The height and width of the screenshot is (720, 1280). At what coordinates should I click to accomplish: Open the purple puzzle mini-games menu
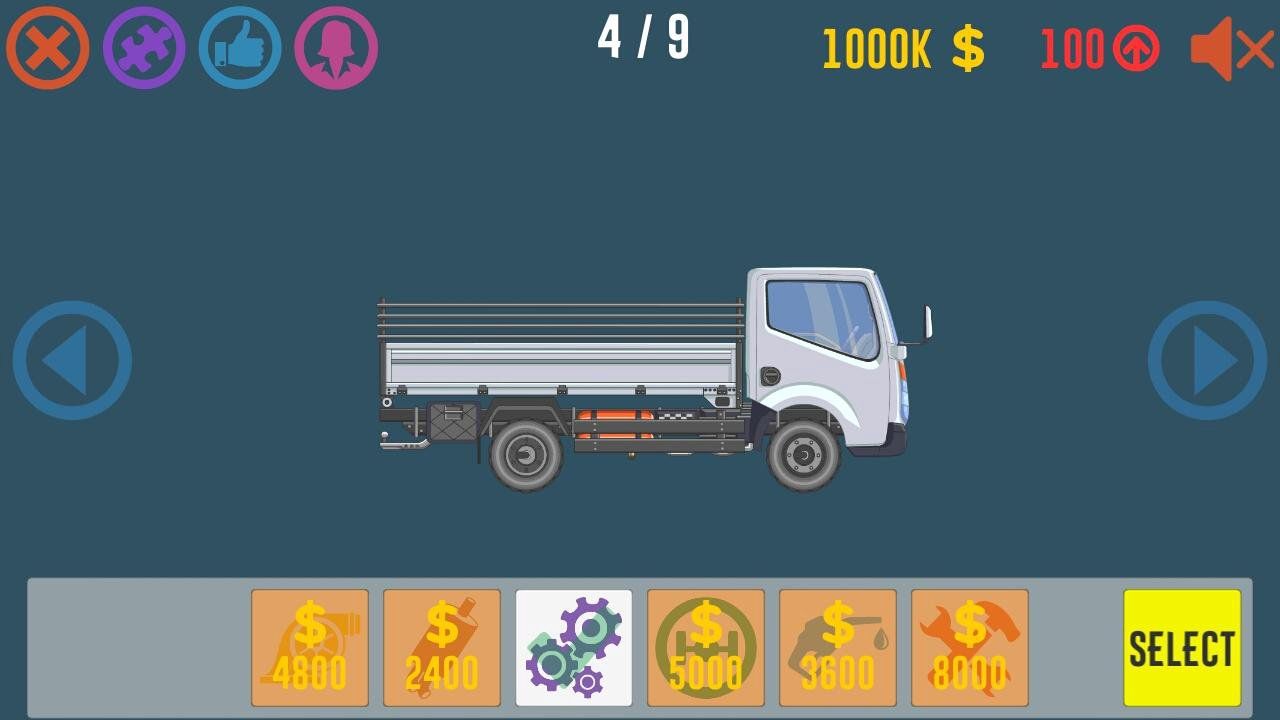pos(143,45)
